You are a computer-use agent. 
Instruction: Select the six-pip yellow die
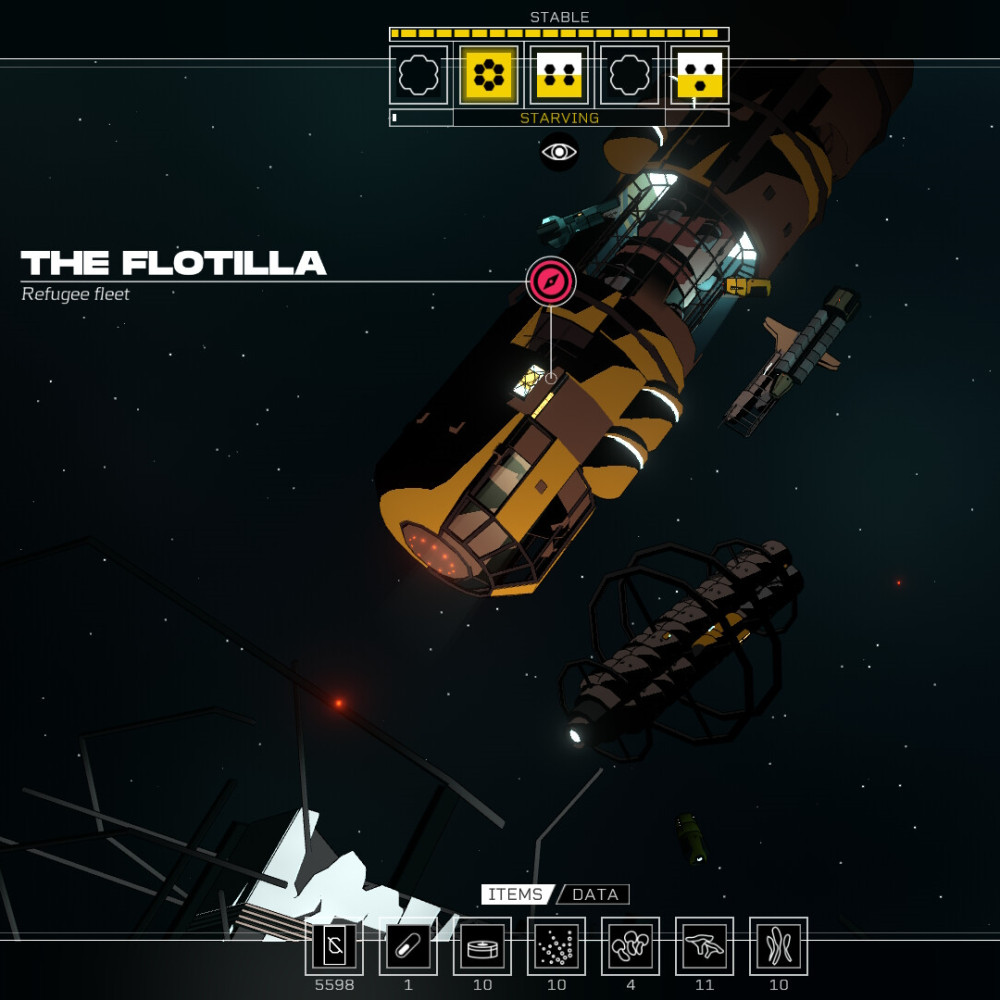tap(489, 75)
